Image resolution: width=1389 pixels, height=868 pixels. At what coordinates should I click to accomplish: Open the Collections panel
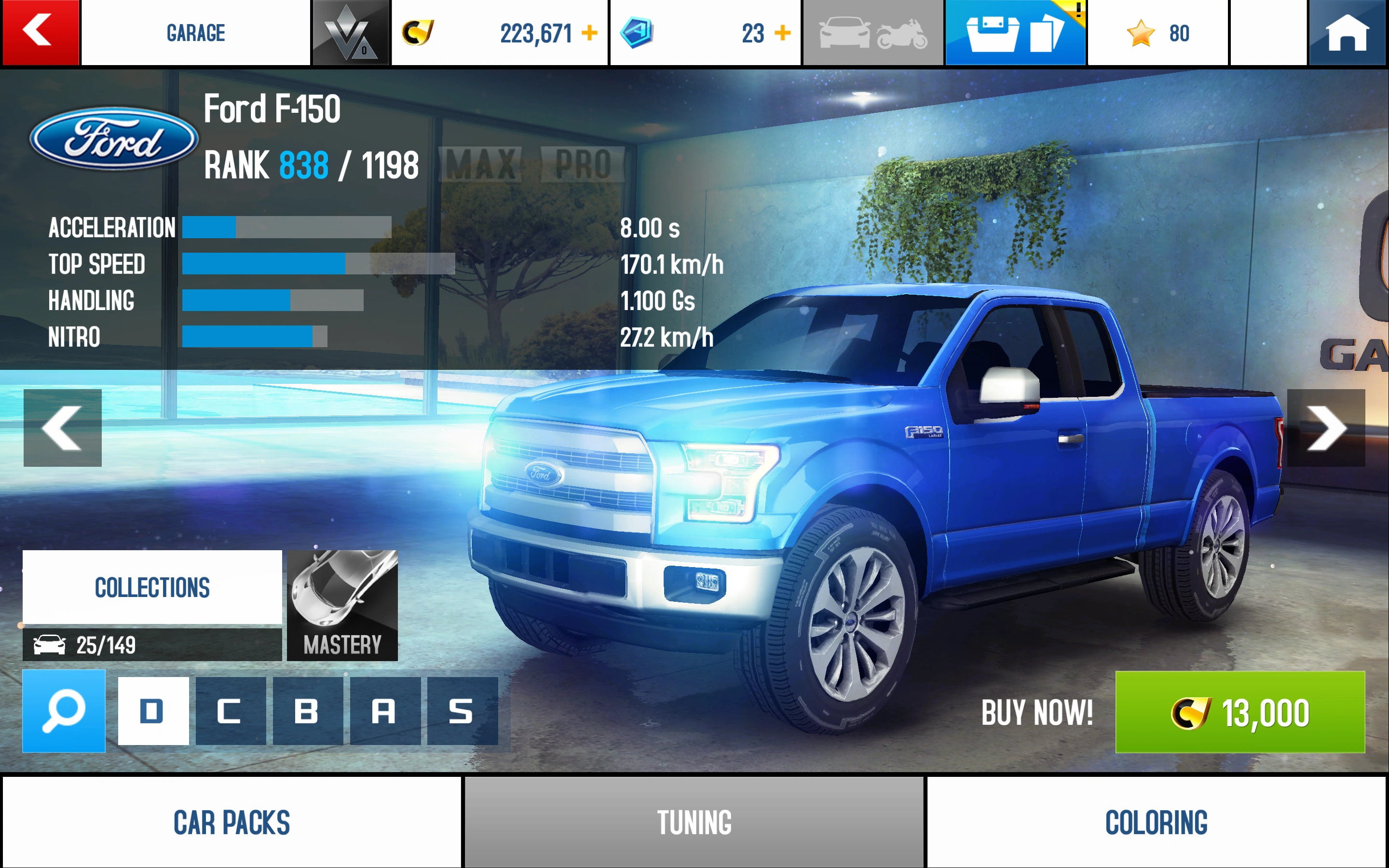pos(152,587)
